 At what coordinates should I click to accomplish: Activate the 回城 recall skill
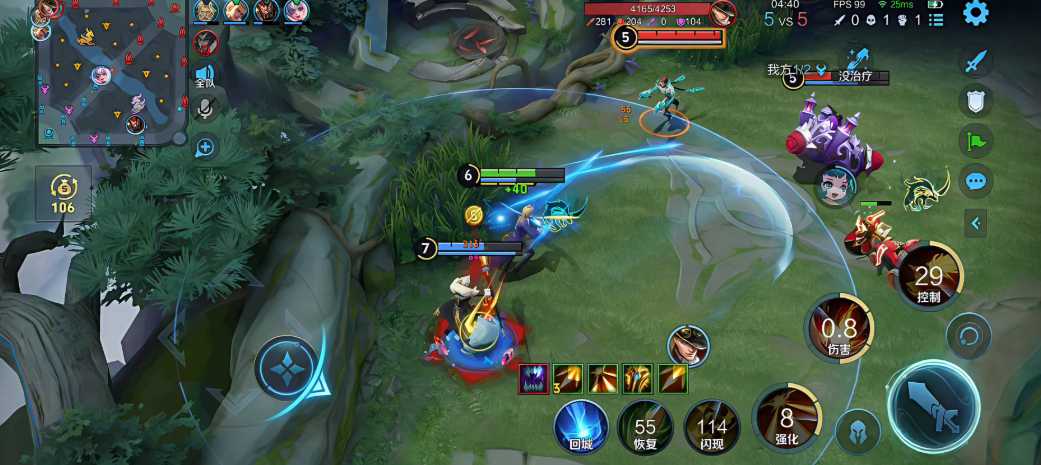pyautogui.click(x=581, y=426)
